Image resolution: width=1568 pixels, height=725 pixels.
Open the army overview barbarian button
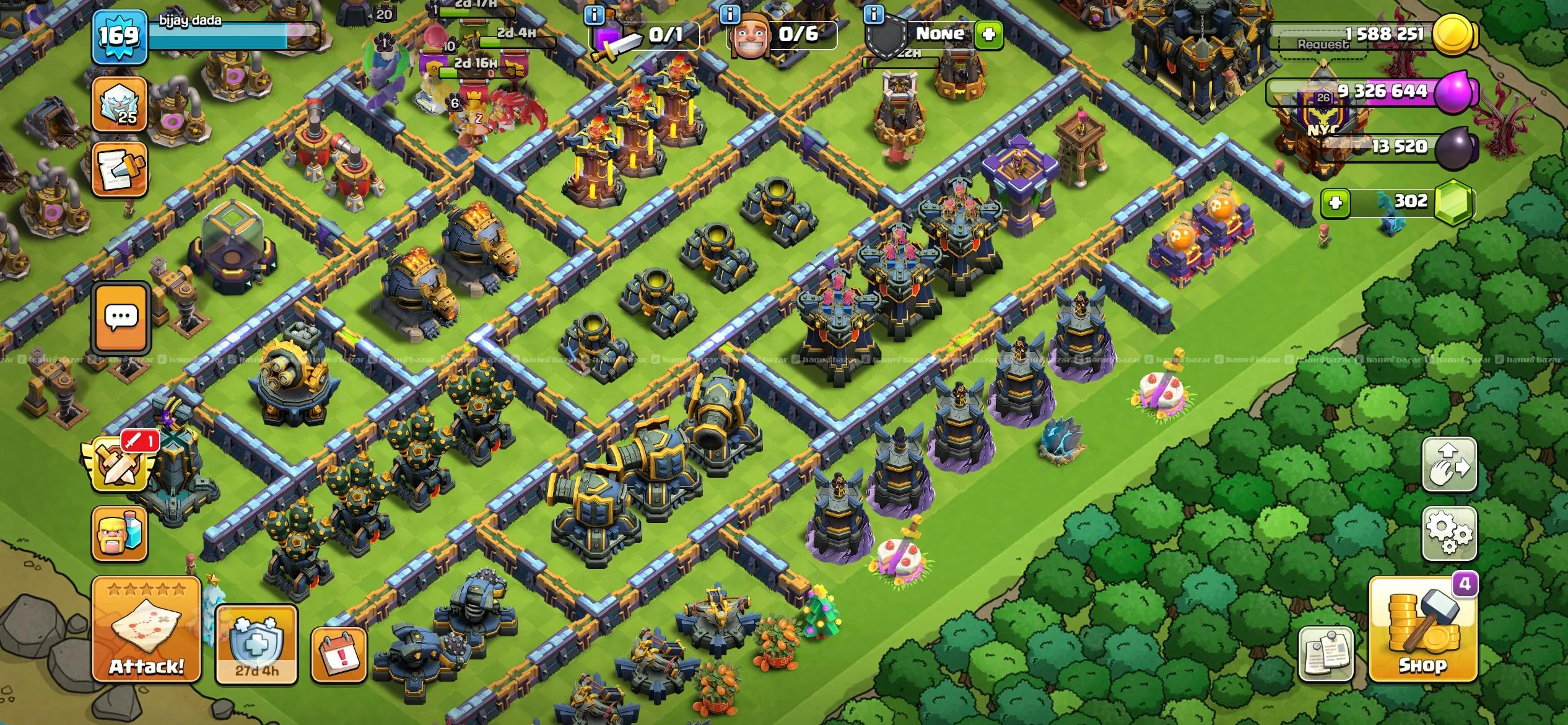click(120, 533)
